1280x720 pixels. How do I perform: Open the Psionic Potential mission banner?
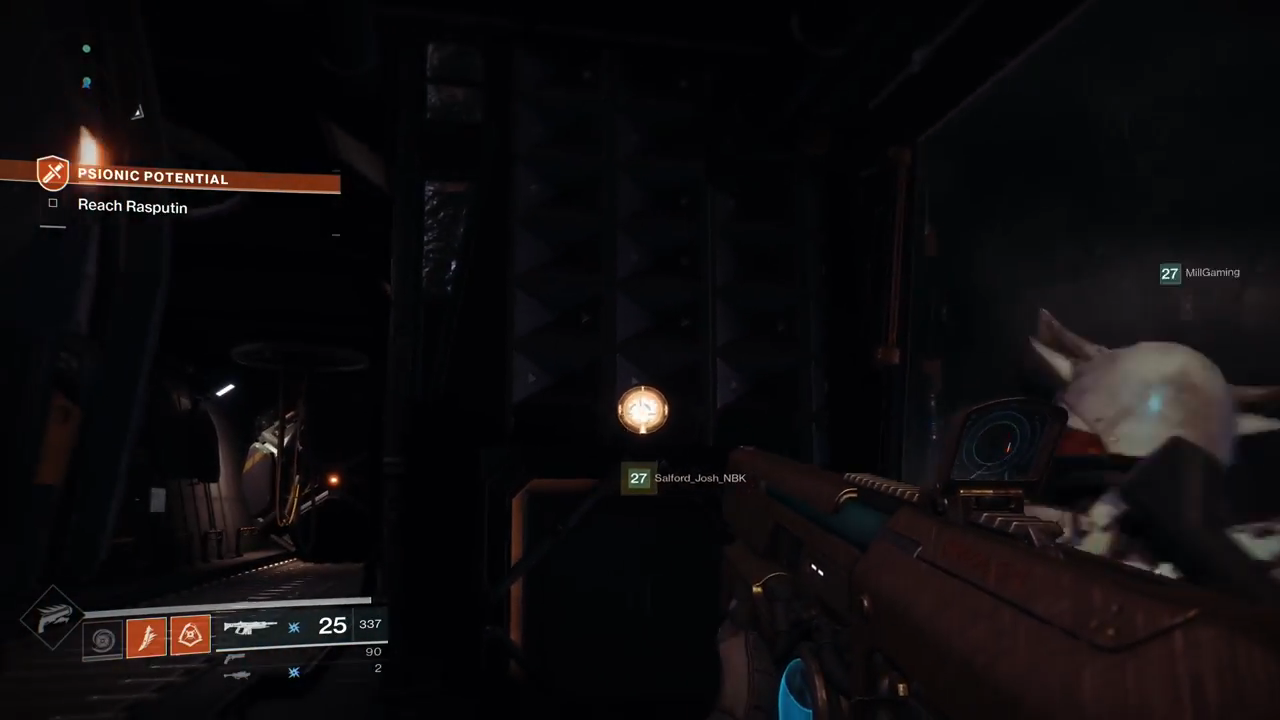pos(190,178)
